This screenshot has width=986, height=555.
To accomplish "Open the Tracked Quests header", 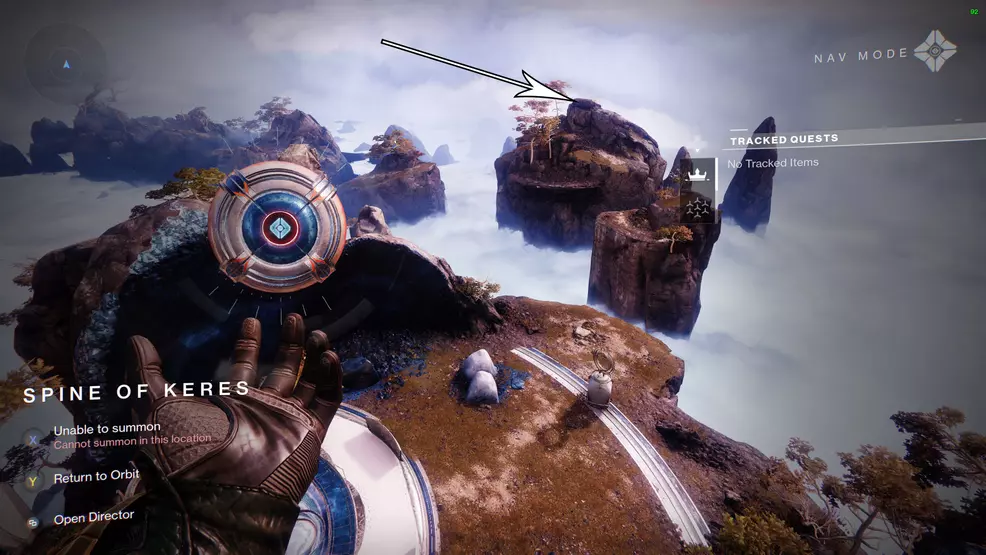I will click(784, 139).
